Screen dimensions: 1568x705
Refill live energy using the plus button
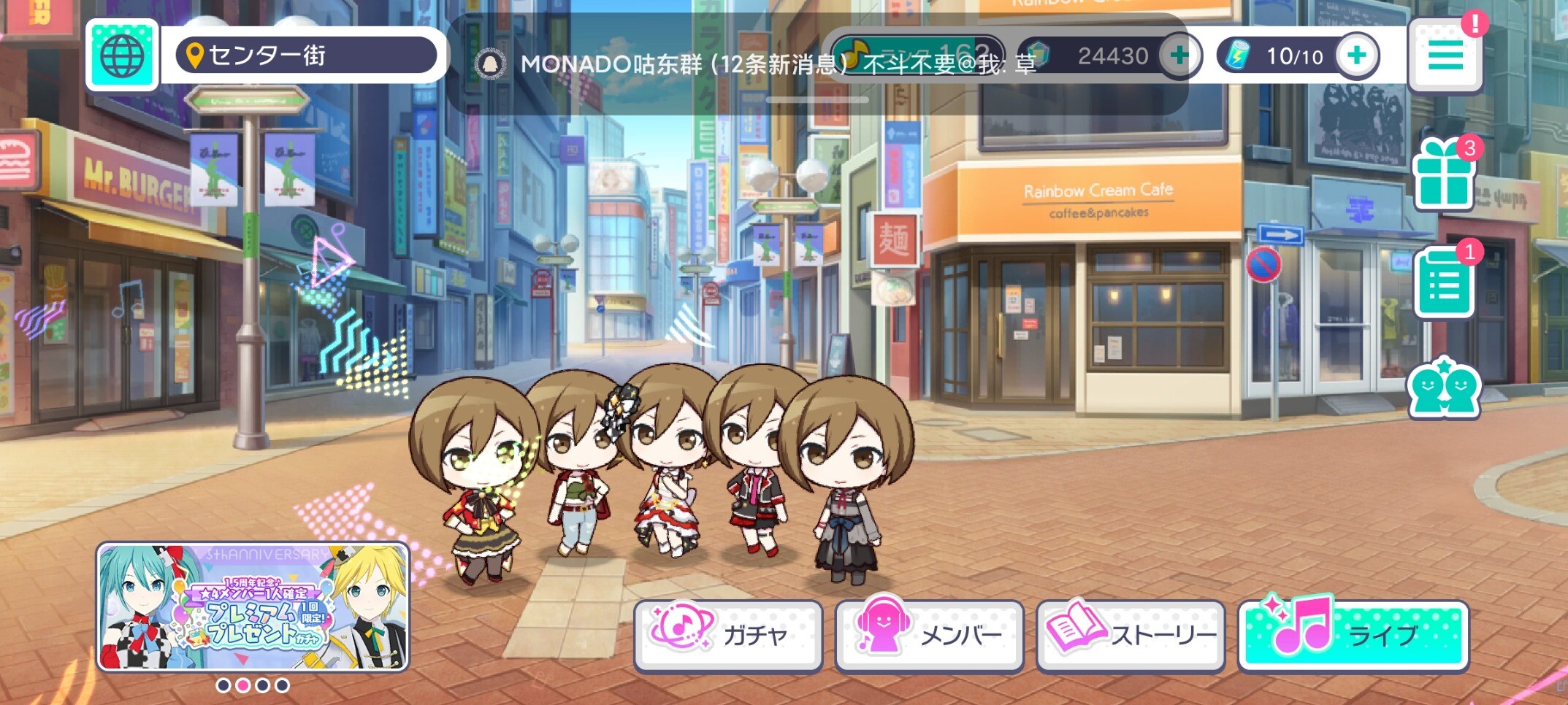(1356, 55)
